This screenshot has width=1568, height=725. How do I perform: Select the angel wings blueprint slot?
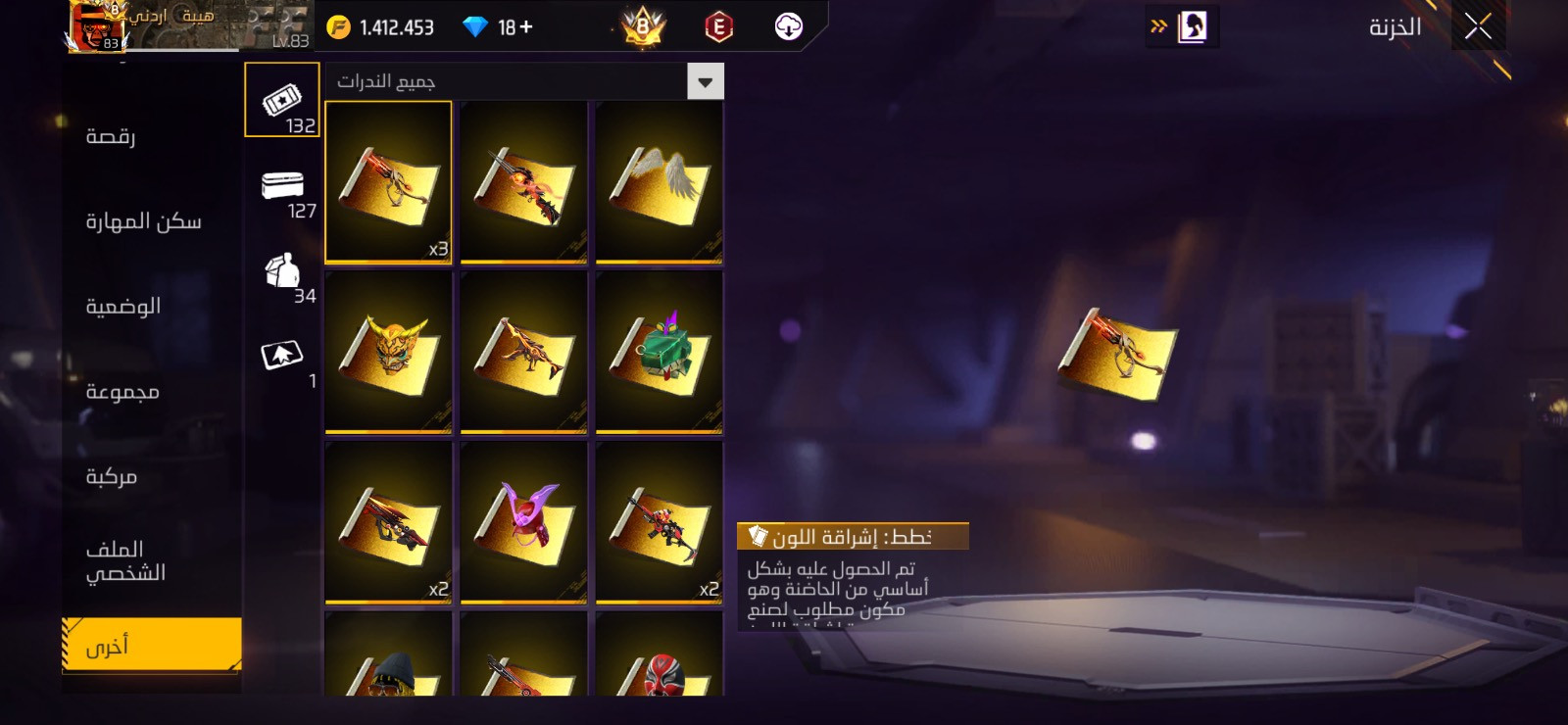[659, 182]
